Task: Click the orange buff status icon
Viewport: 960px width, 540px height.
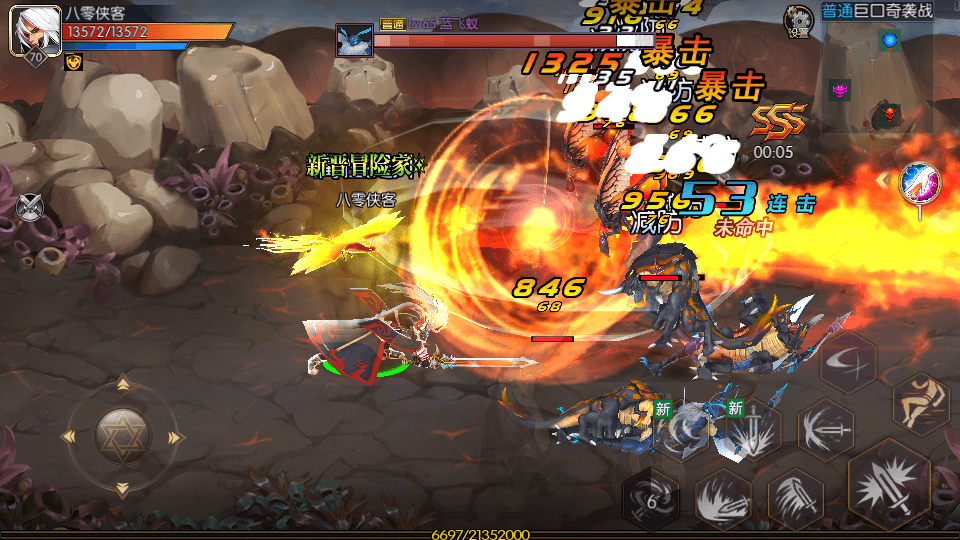Action: point(74,62)
